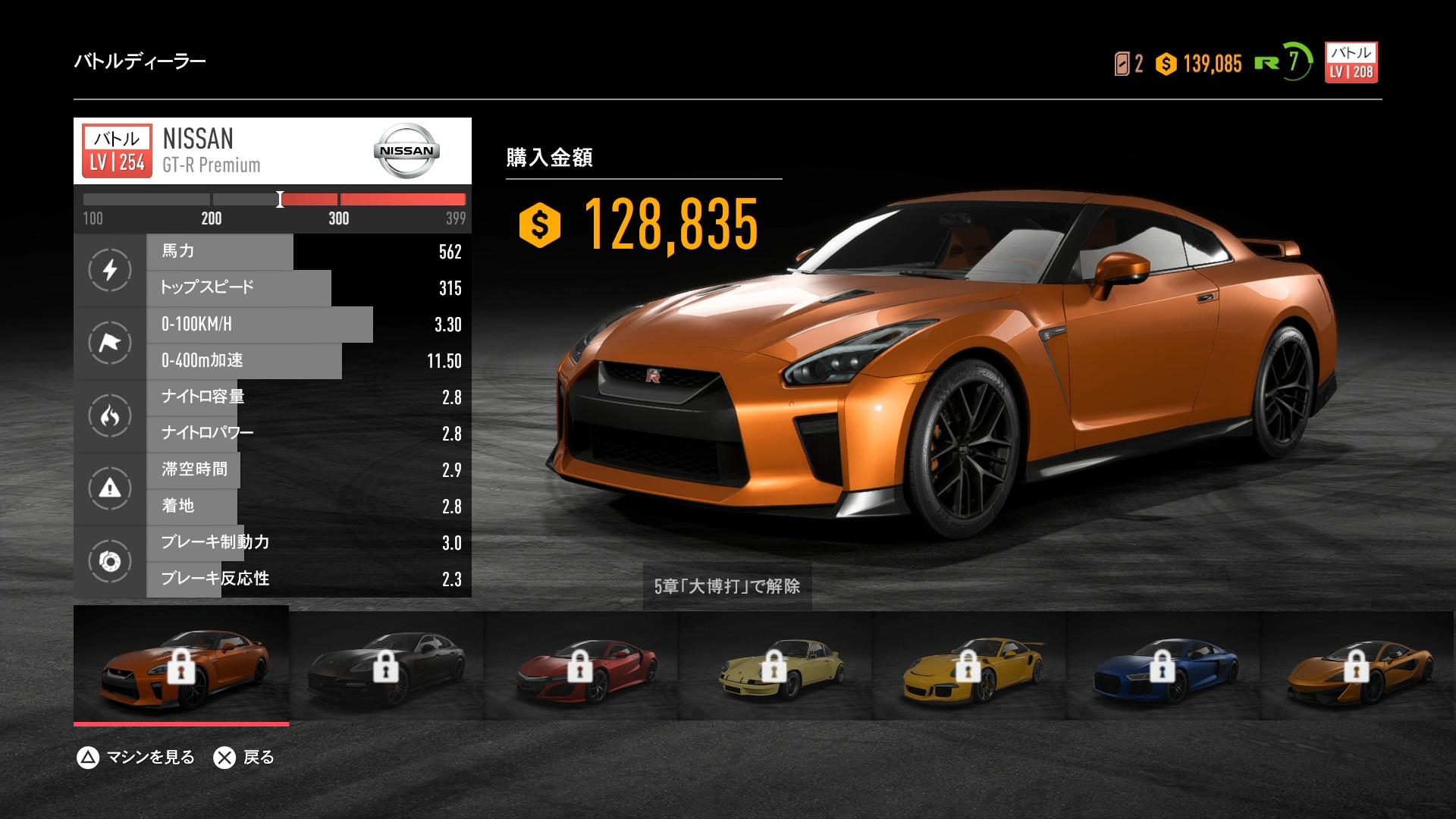The height and width of the screenshot is (819, 1456).
Task: Select the yellow Porsche GT3 RS thumbnail
Action: click(969, 665)
